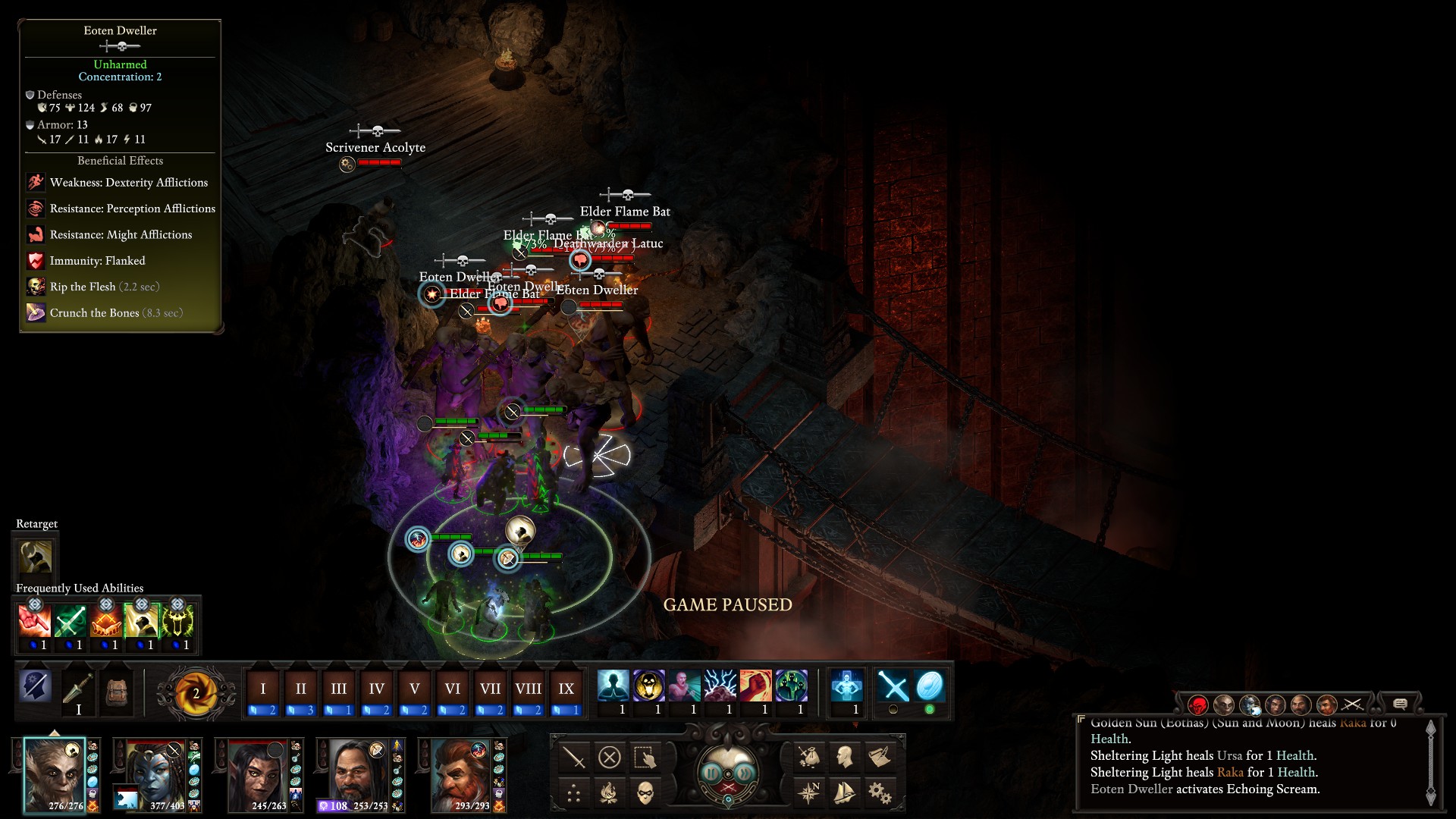
Task: Click the golden Empower swirl button
Action: [195, 692]
